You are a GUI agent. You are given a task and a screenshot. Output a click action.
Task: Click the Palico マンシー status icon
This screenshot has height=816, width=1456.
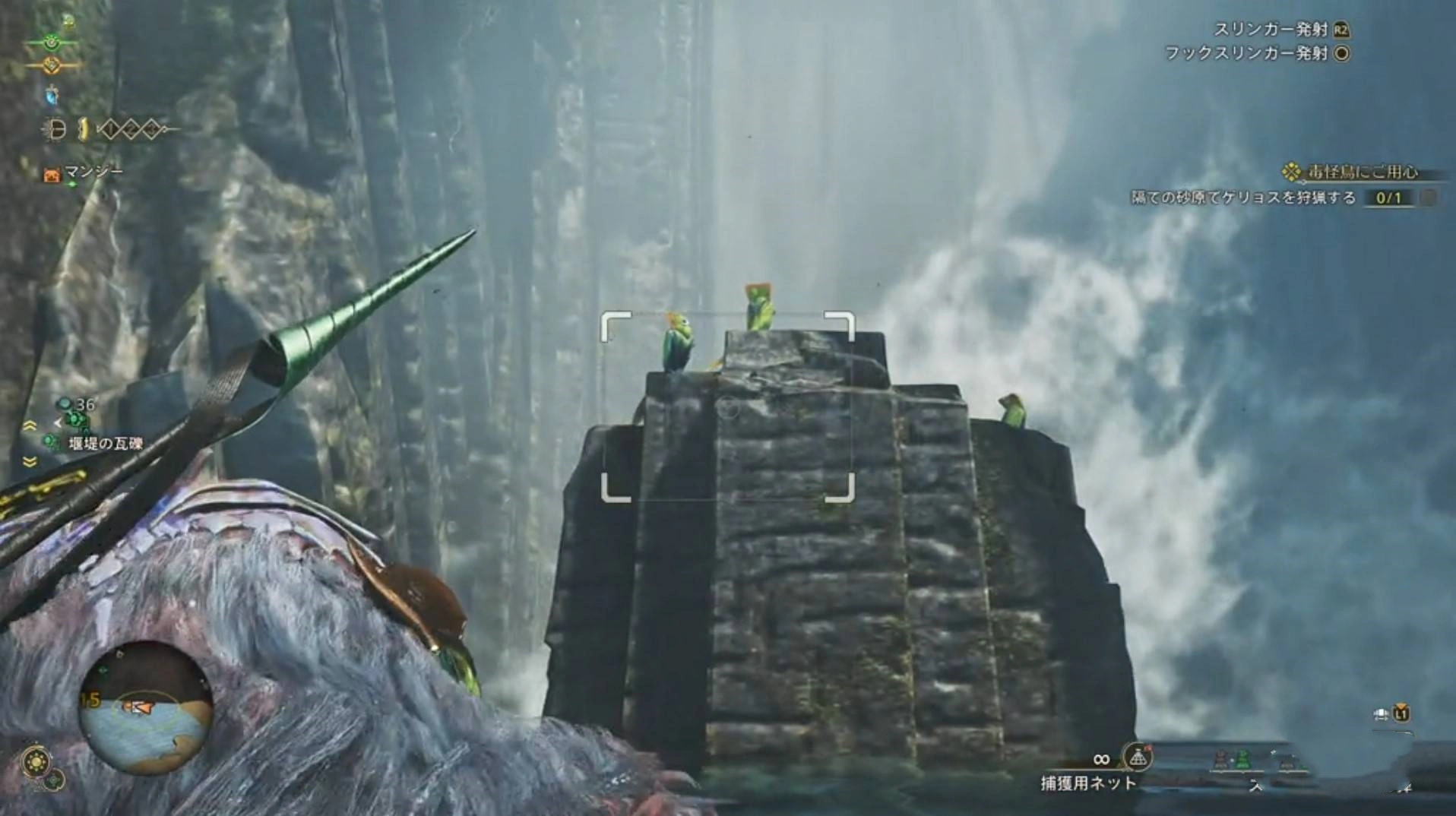click(52, 176)
